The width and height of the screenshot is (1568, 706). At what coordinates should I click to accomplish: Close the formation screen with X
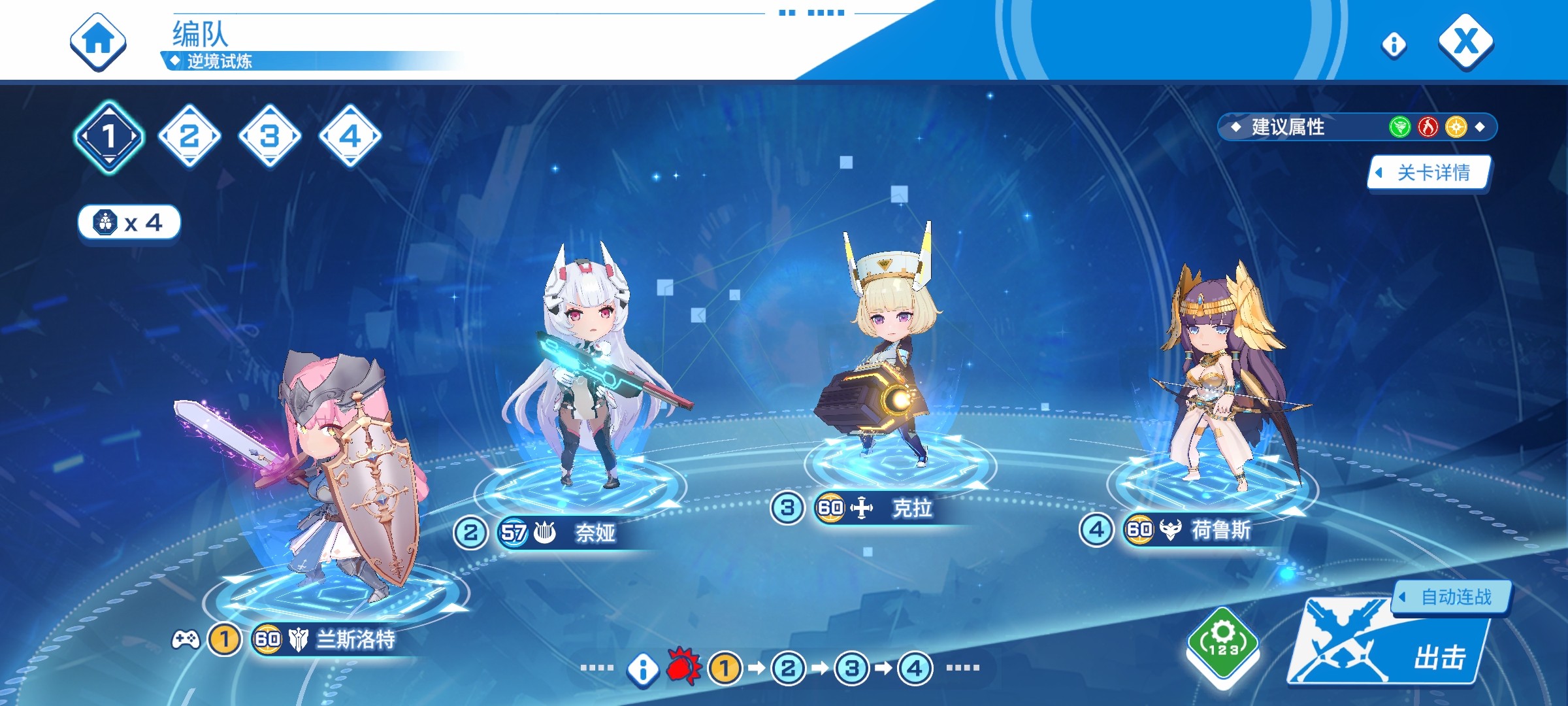[x=1465, y=42]
